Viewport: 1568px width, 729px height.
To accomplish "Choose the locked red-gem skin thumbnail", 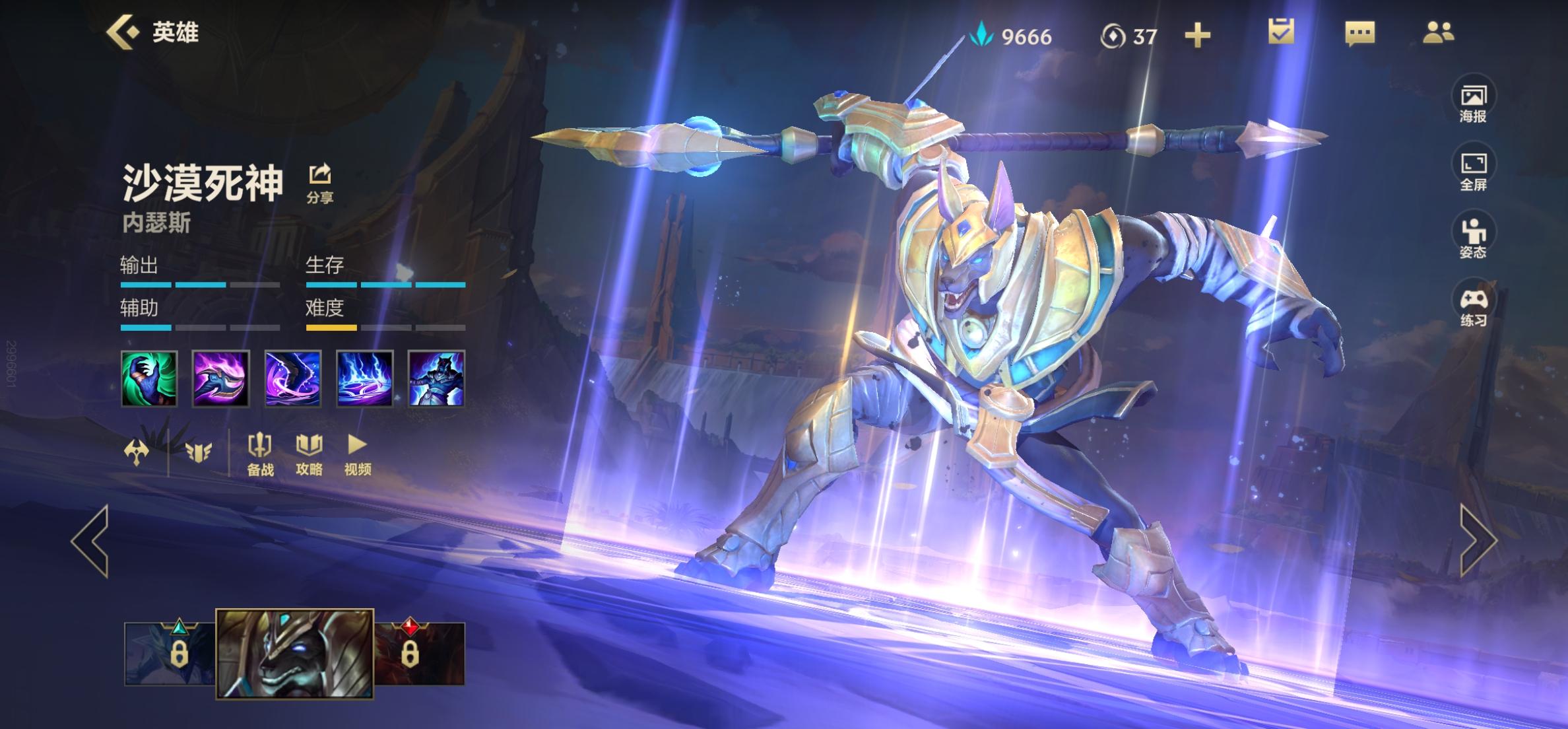I will click(x=420, y=654).
